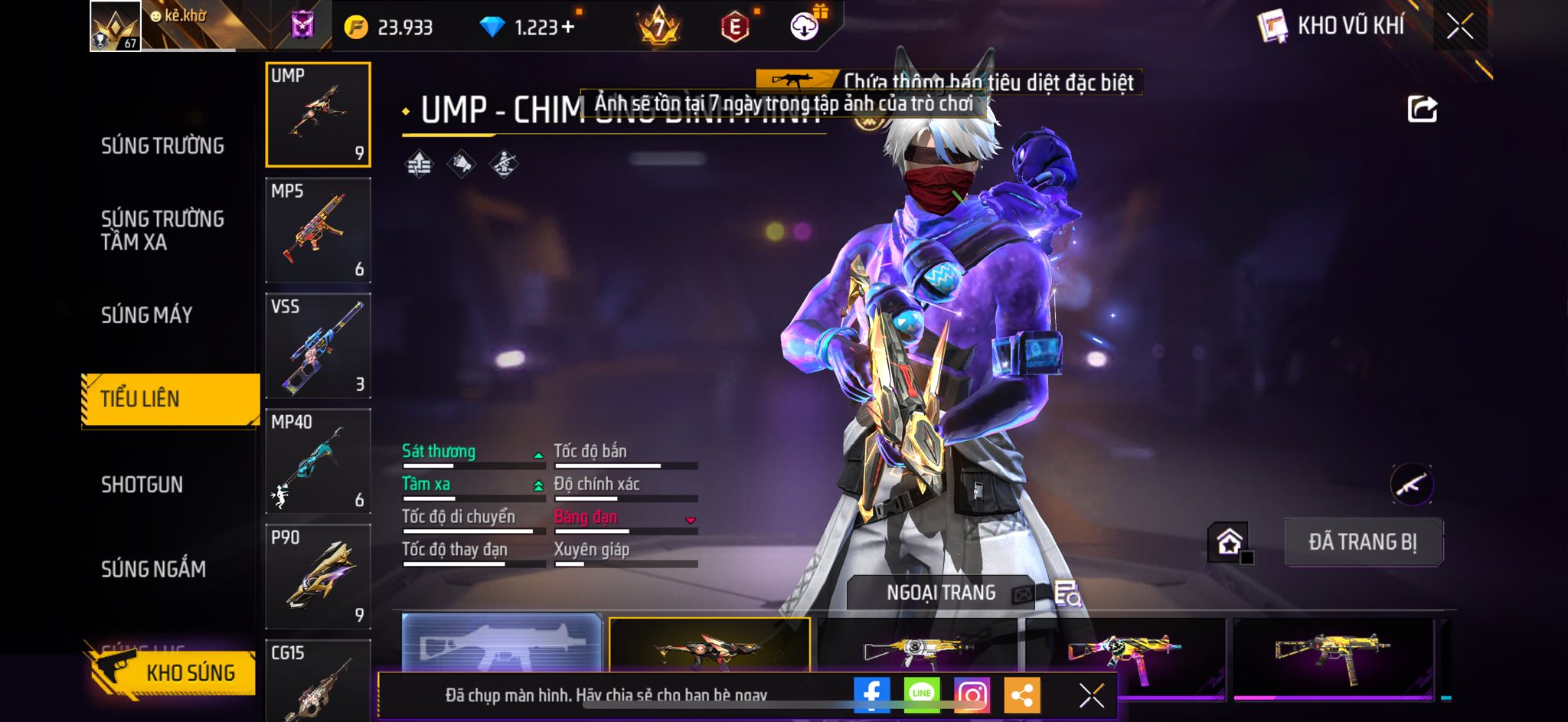Share screenshot to Facebook
Screen dimensions: 1568x722
[871, 695]
